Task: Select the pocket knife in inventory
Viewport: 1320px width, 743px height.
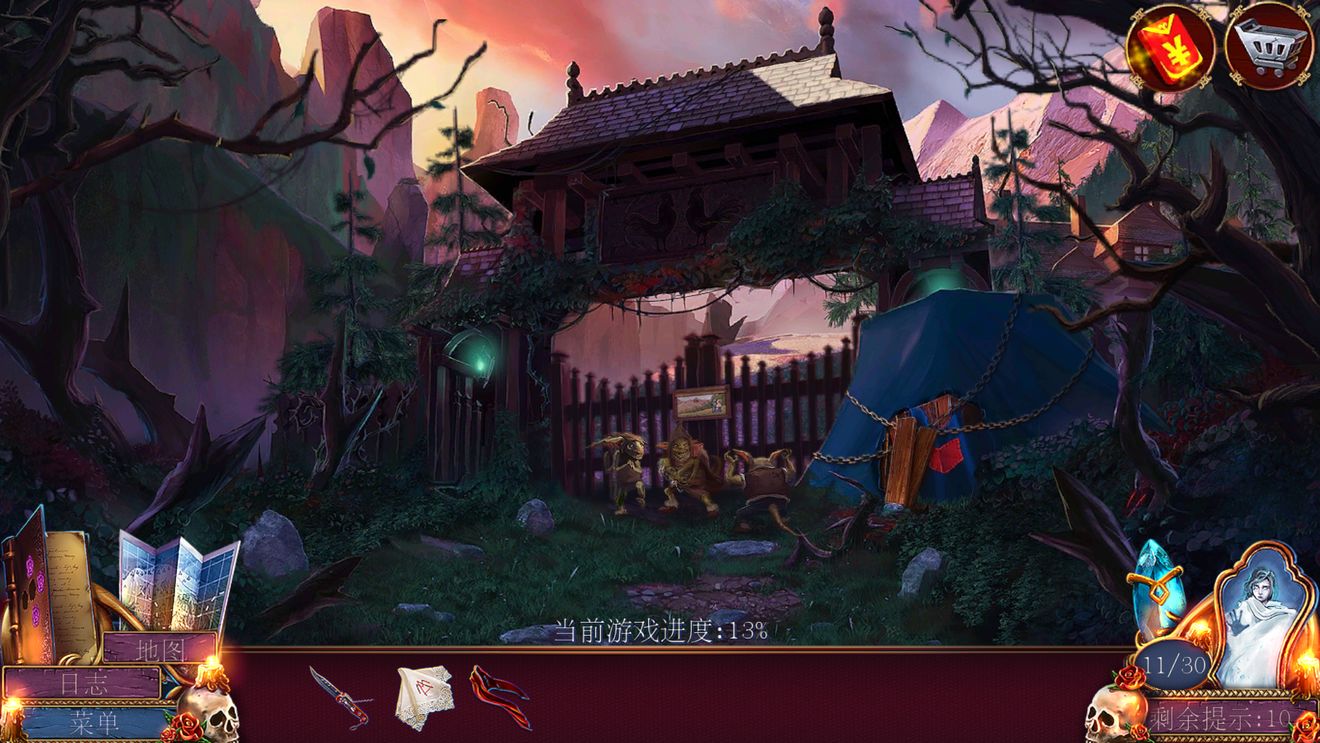Action: point(338,695)
